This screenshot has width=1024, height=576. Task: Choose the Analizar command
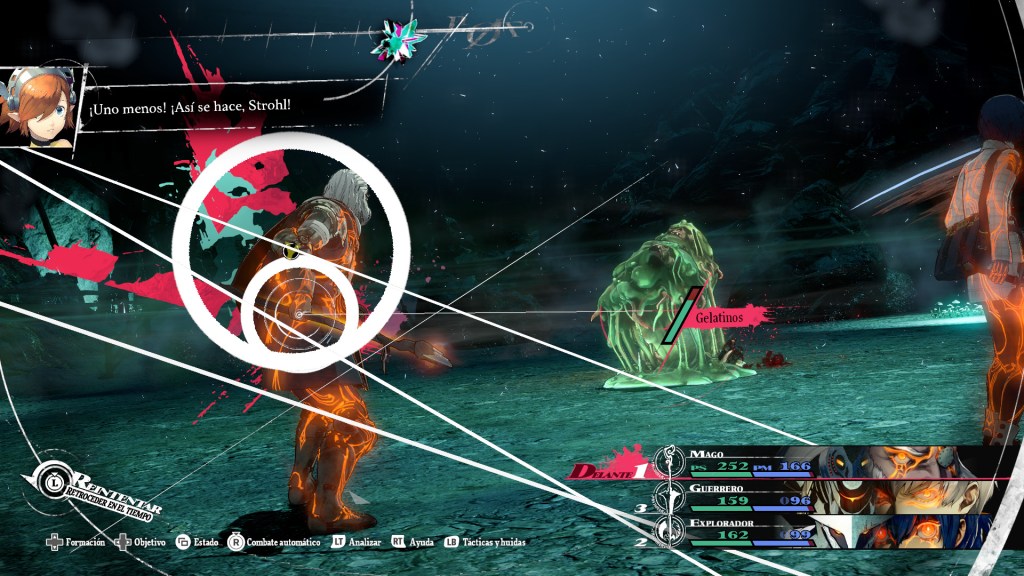360,542
